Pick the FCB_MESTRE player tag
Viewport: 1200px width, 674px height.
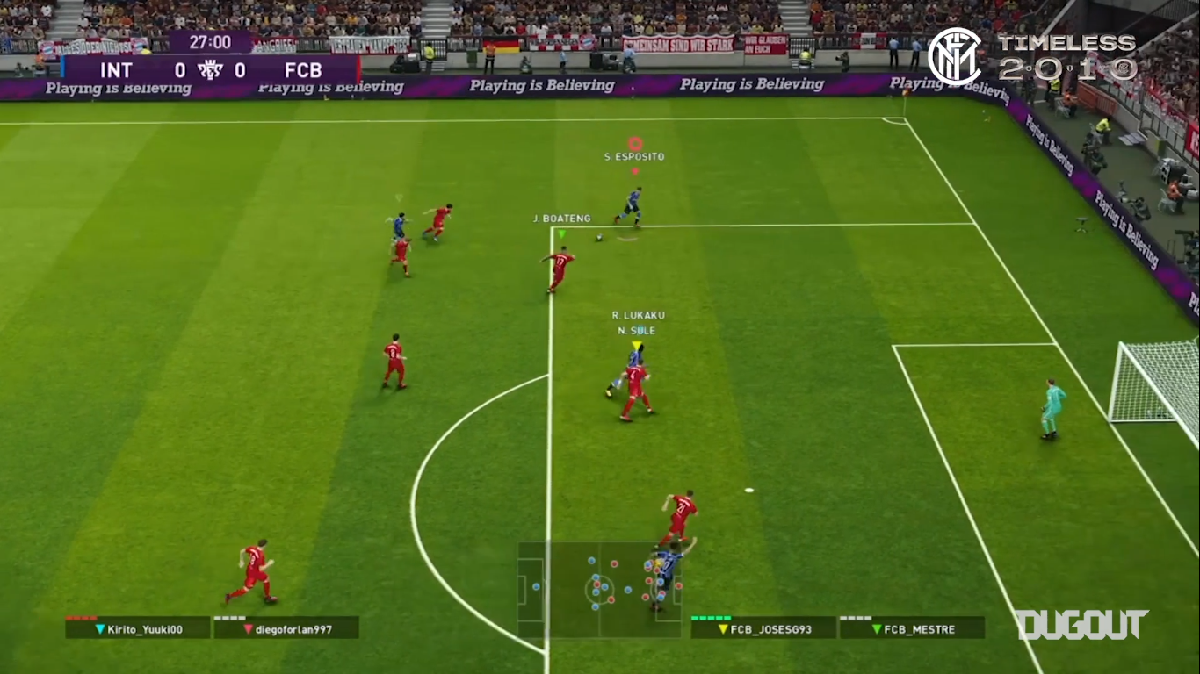(x=912, y=629)
